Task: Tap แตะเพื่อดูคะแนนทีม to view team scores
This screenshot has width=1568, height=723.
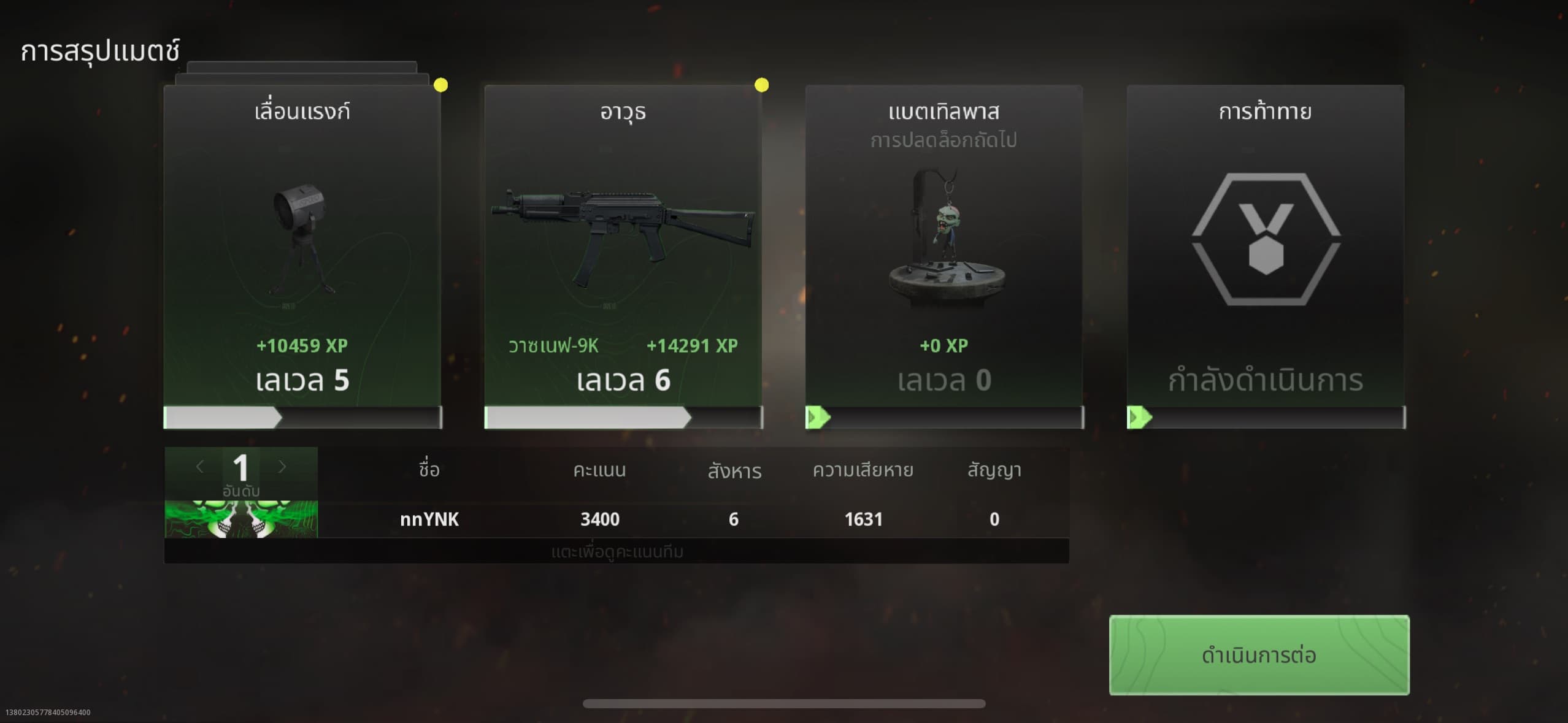Action: [x=617, y=552]
